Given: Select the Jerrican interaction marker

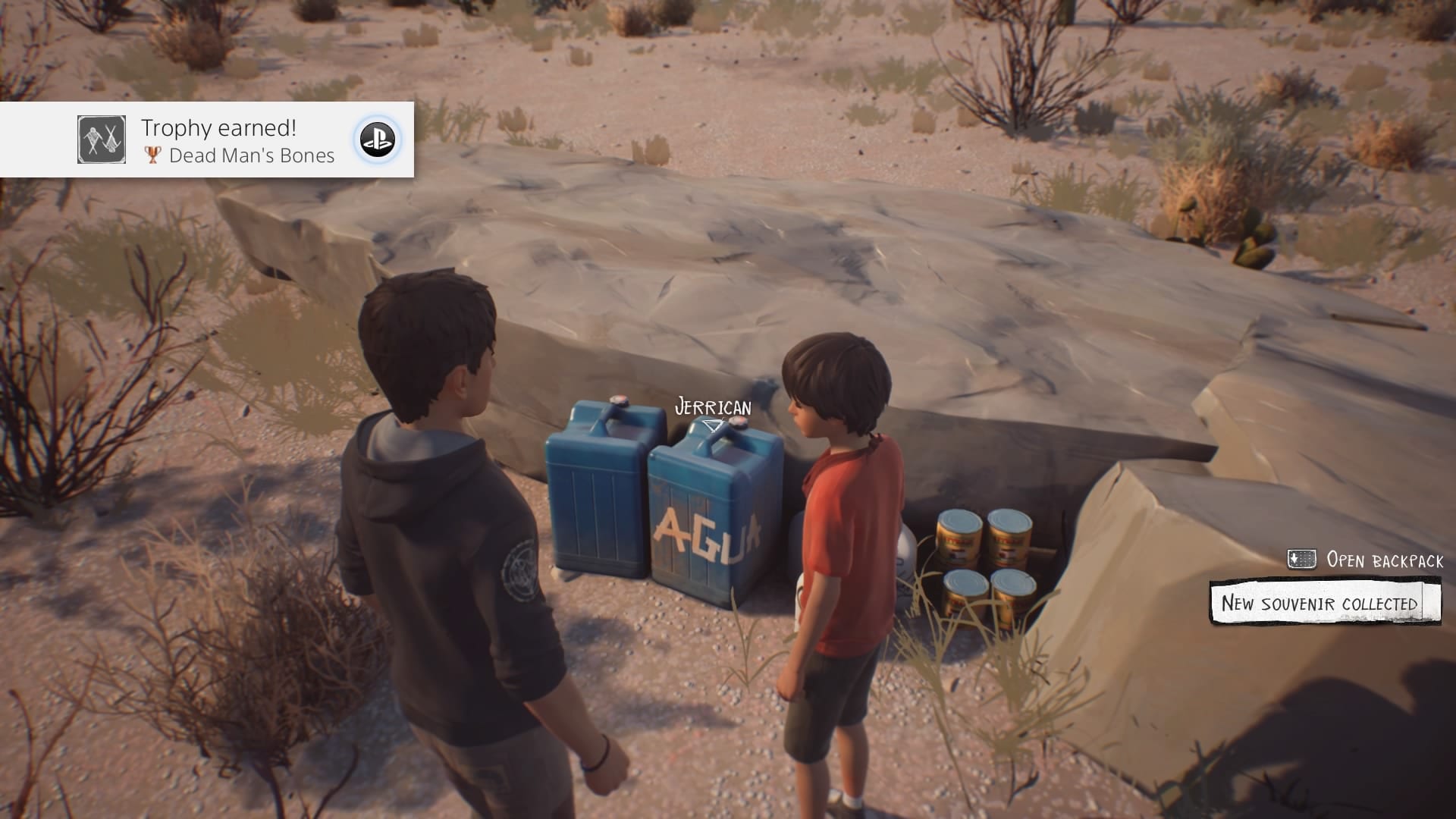Looking at the screenshot, I should coord(712,425).
